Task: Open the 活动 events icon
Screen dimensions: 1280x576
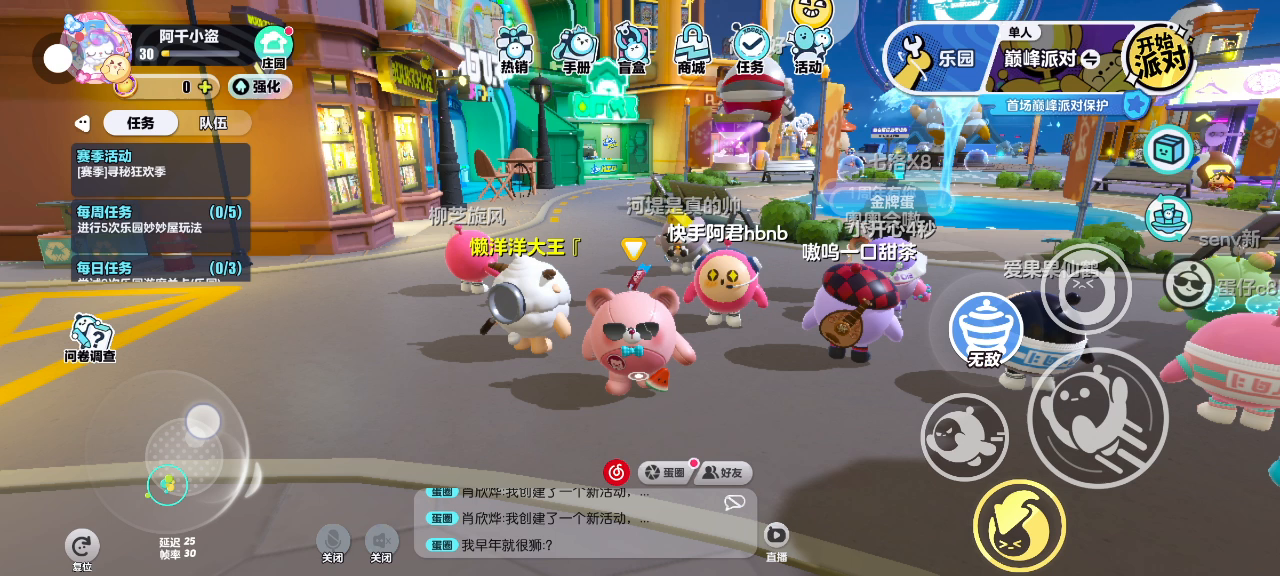Action: point(808,48)
